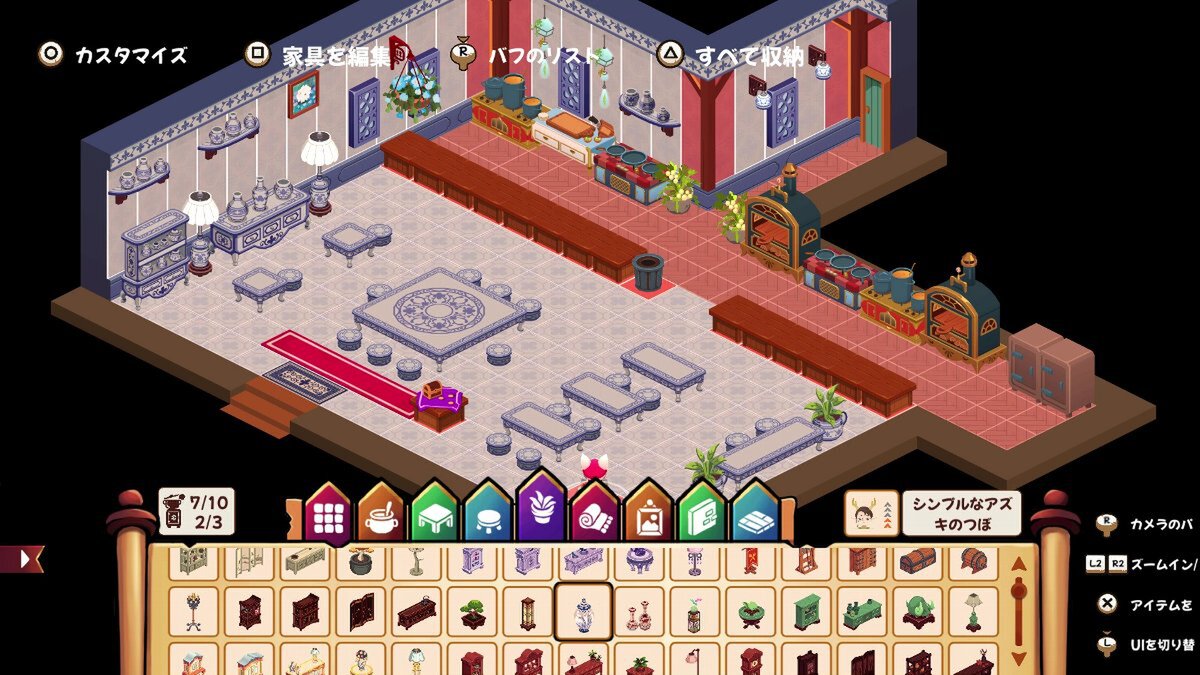The height and width of the screenshot is (675, 1200).
Task: Choose the pair of pink vases
Action: tap(638, 612)
